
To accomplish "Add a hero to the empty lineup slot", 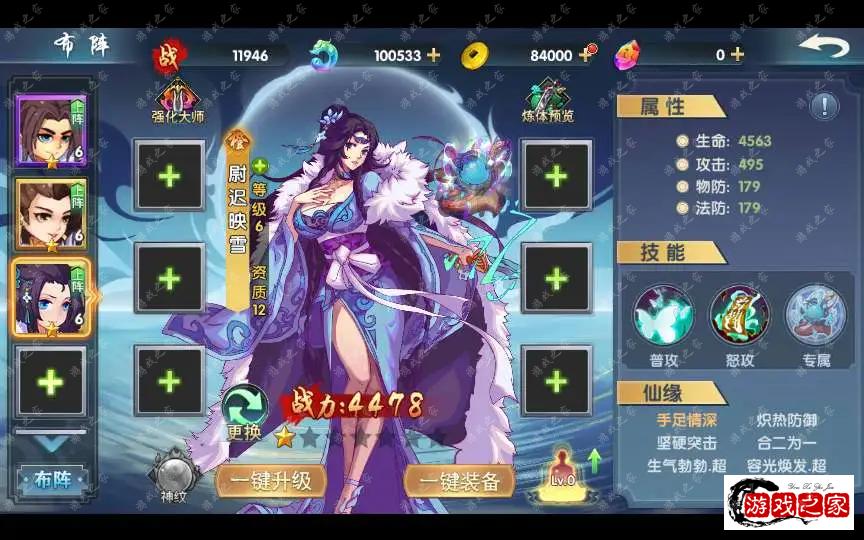I will (x=50, y=382).
